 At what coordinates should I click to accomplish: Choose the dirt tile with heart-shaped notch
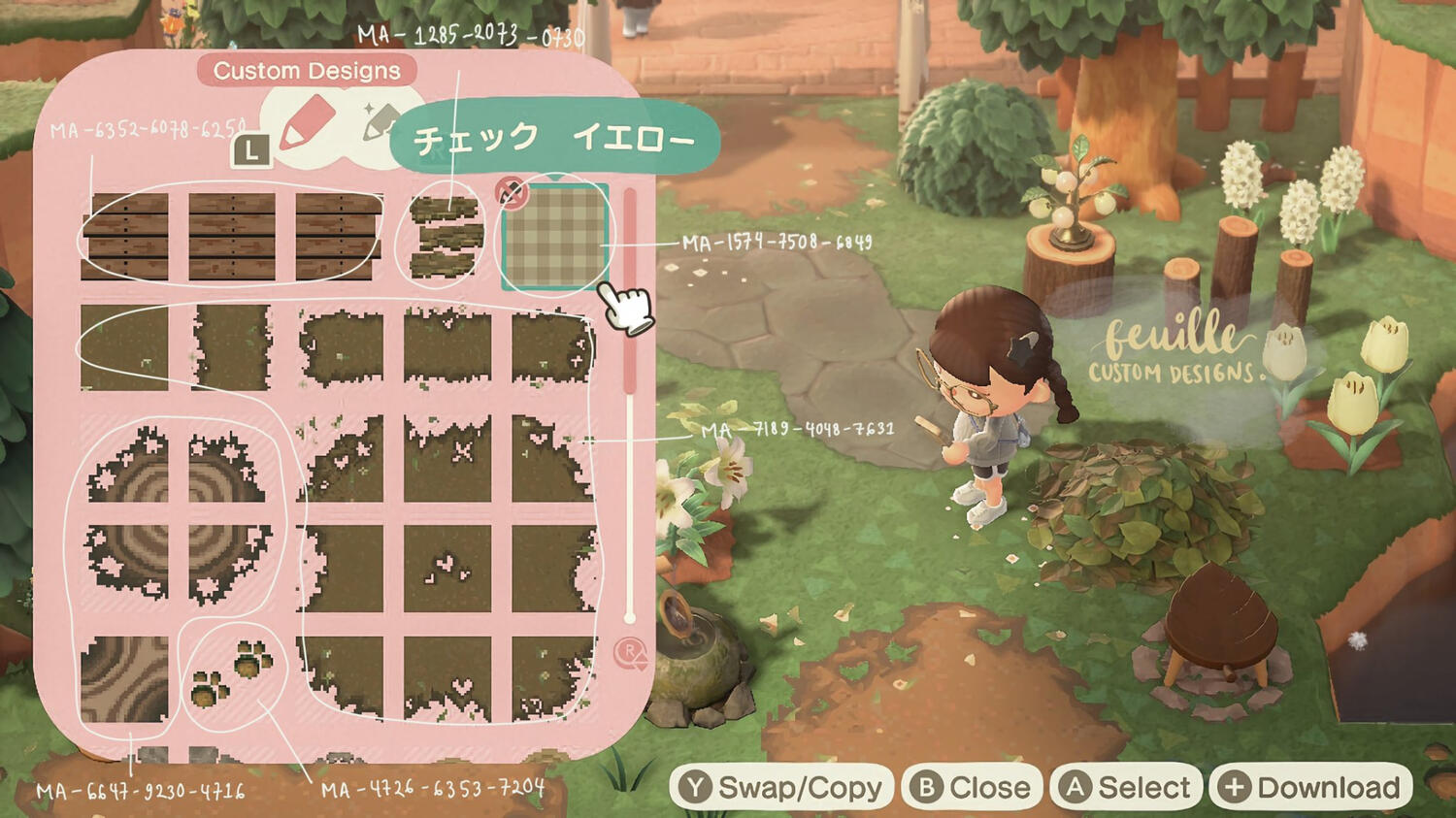point(447,679)
